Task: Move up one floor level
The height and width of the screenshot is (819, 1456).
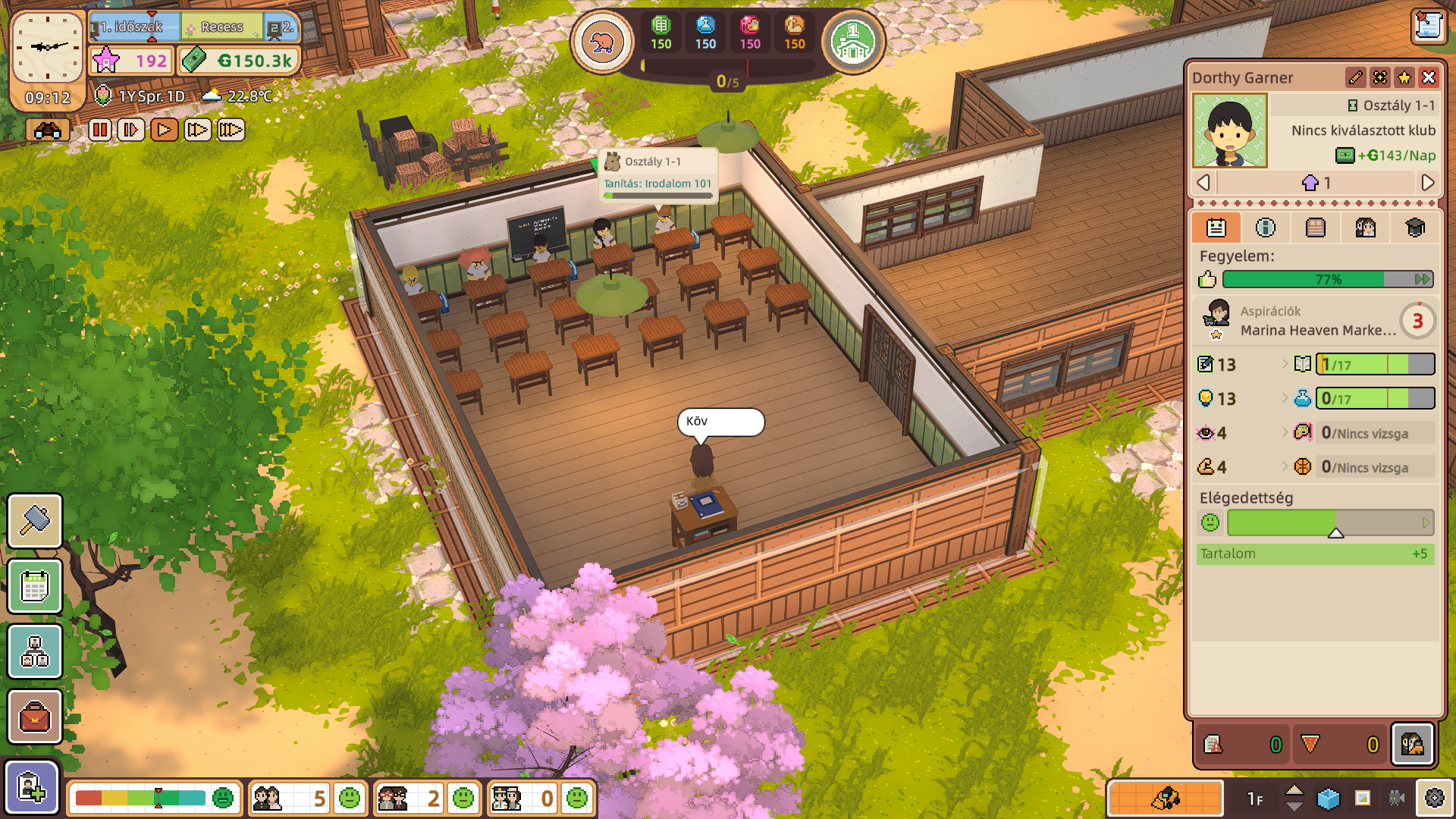Action: [1294, 789]
